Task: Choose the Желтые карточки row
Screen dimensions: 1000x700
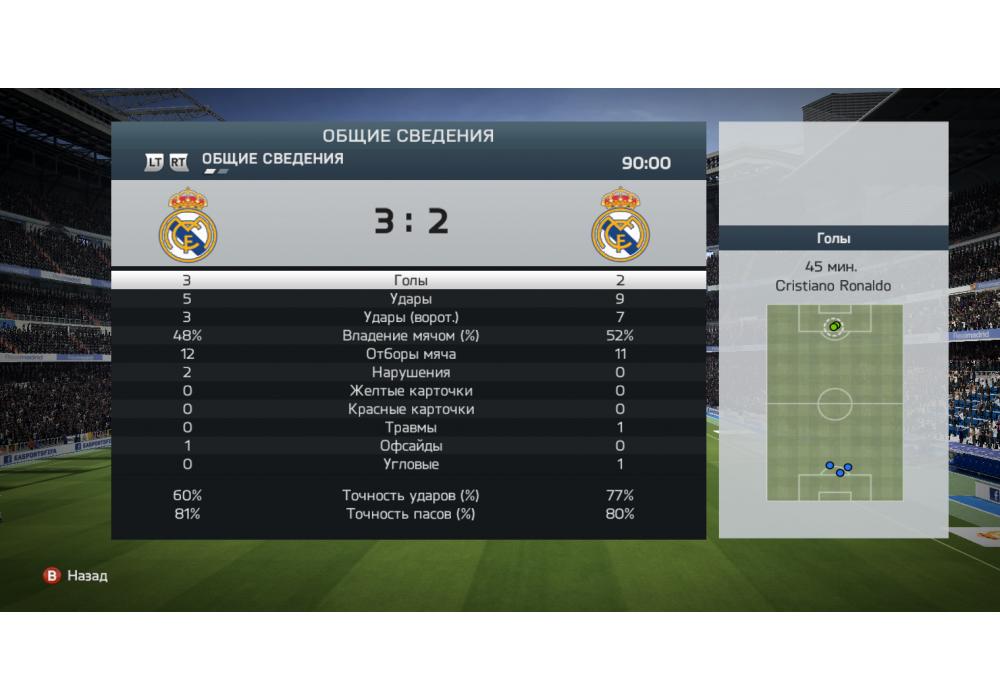Action: tap(410, 391)
